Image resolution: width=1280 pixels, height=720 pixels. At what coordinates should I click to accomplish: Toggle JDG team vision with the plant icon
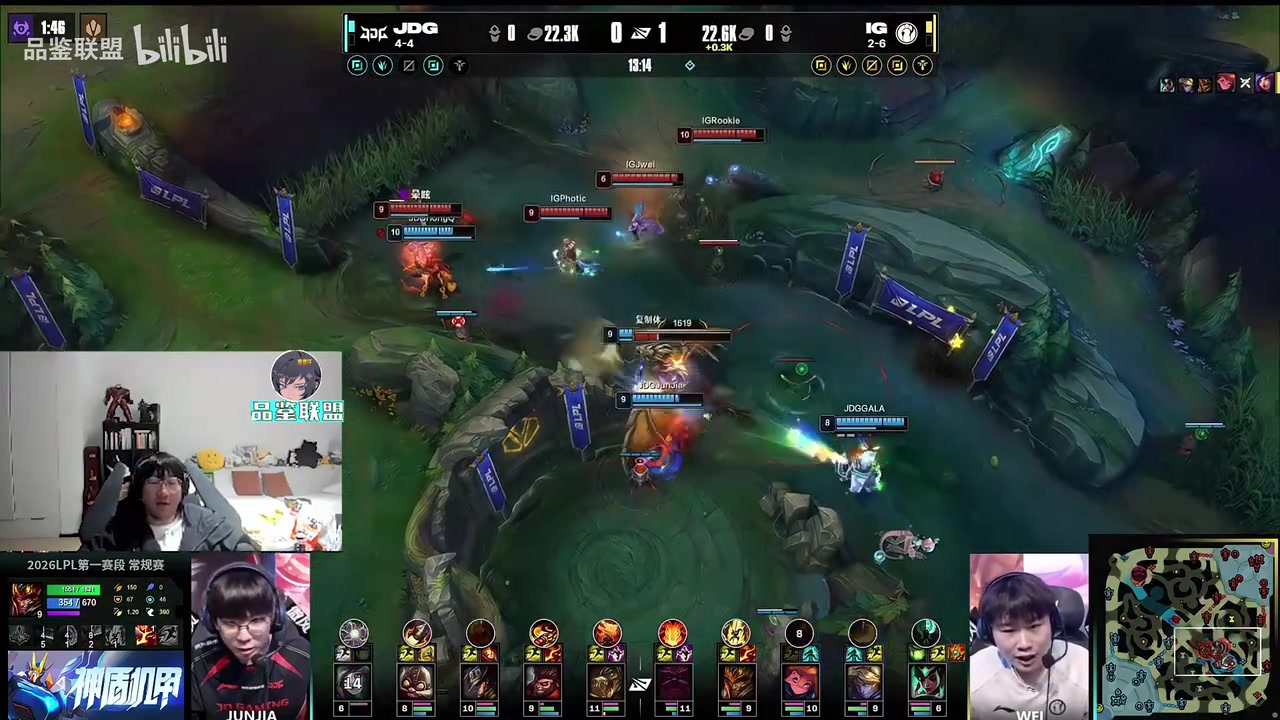click(x=382, y=65)
